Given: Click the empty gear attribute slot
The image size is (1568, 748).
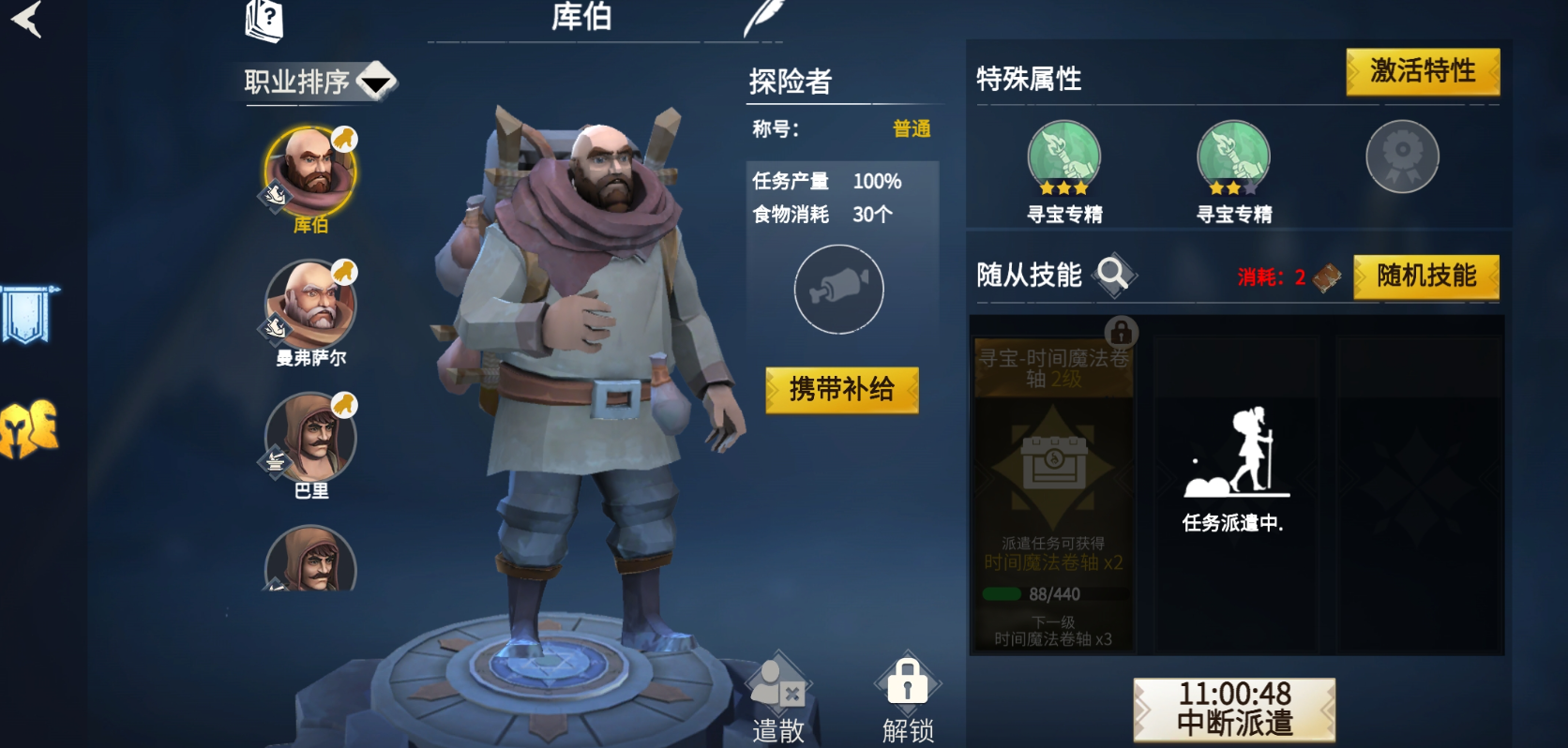Looking at the screenshot, I should coord(1401,157).
